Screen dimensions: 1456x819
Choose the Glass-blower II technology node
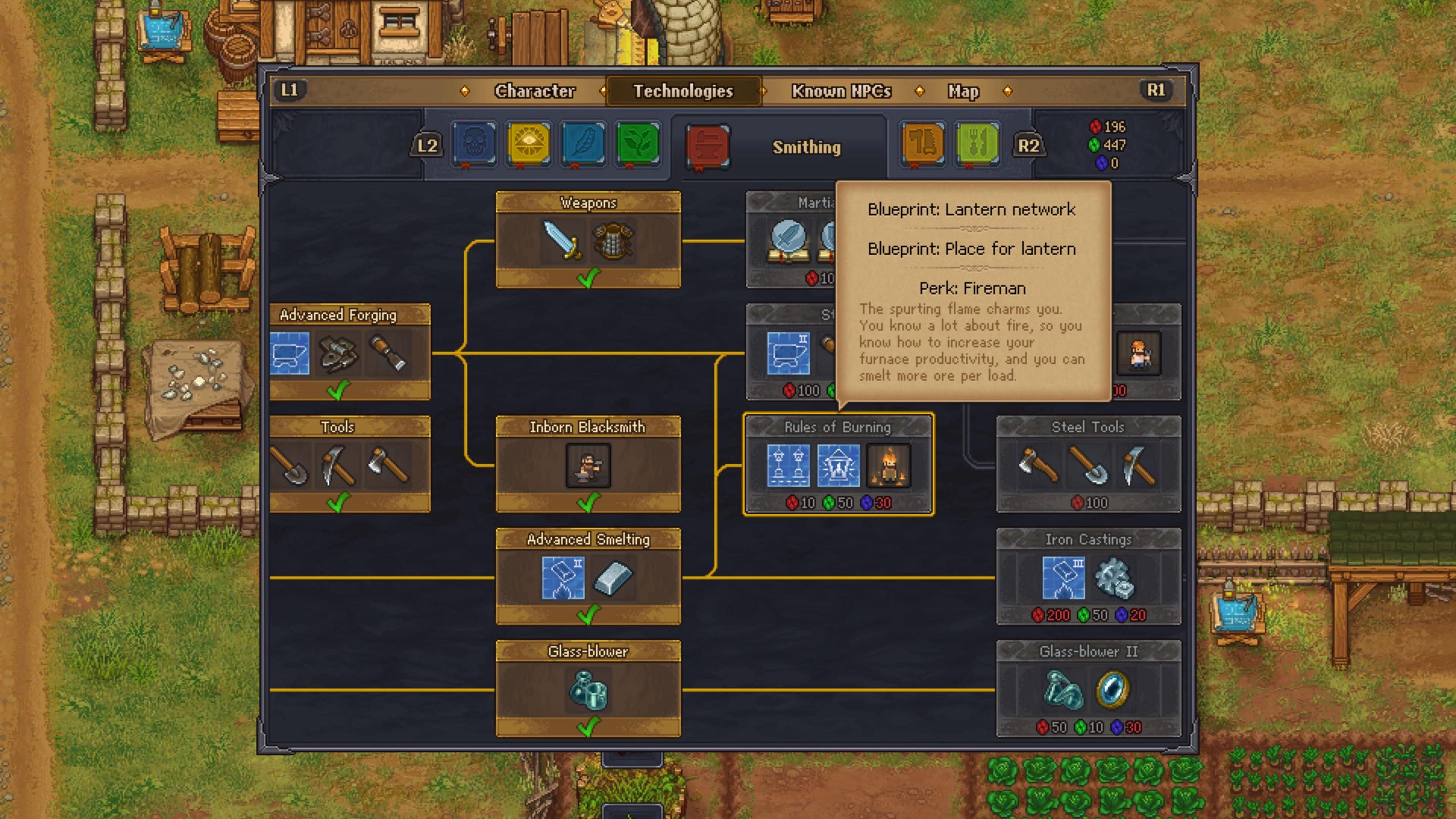point(1088,689)
